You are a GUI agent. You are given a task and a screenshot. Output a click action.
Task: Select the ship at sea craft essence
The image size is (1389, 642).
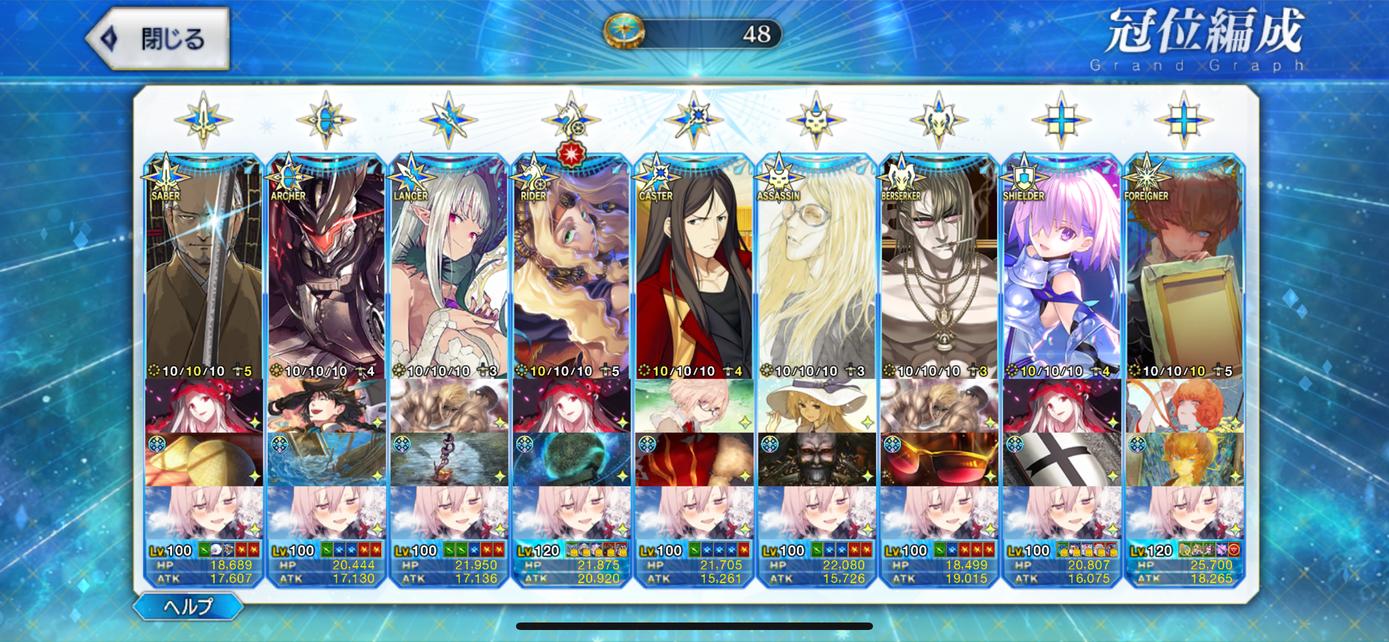(326, 459)
